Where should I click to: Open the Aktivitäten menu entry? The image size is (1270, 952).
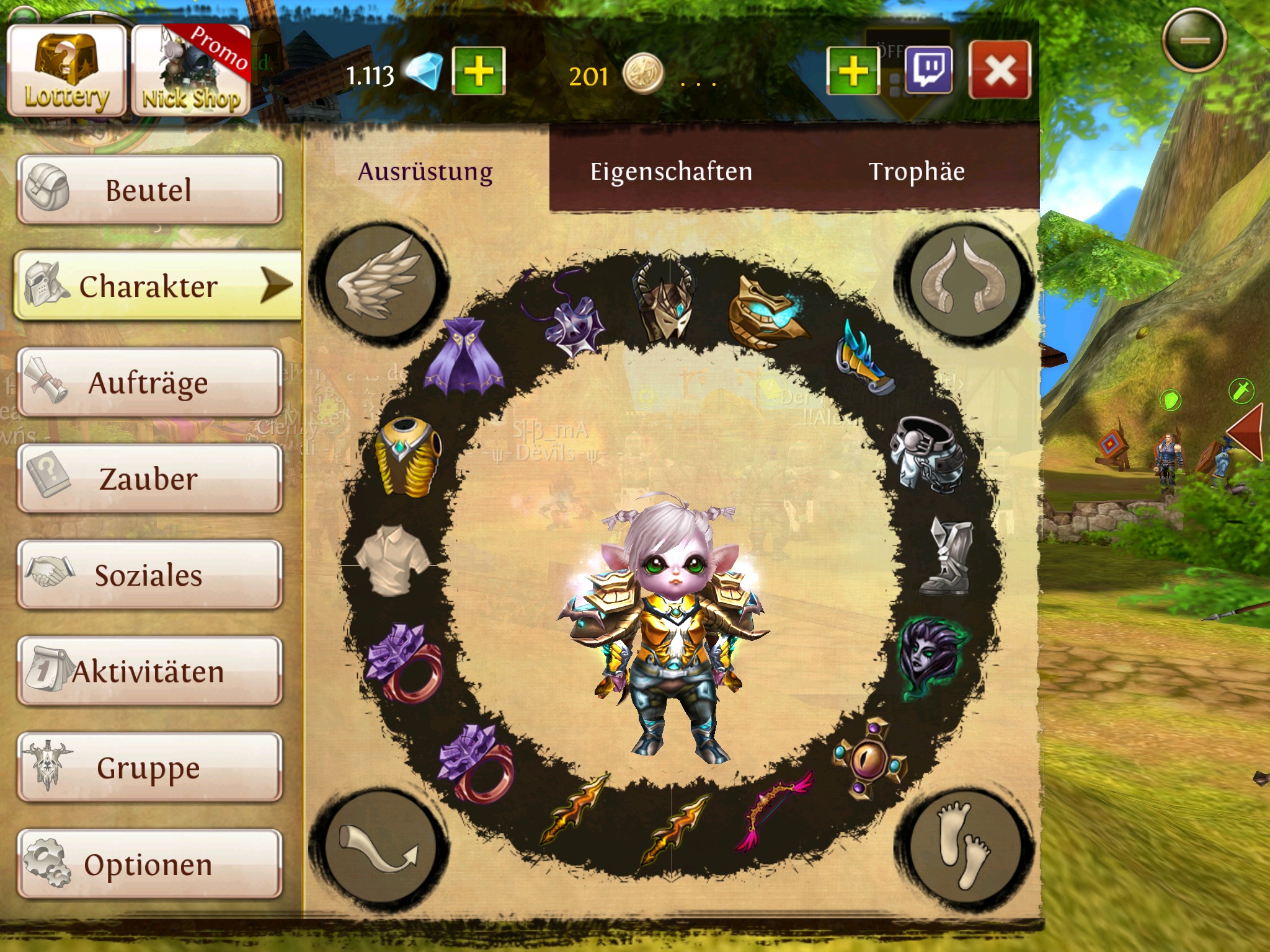[149, 671]
